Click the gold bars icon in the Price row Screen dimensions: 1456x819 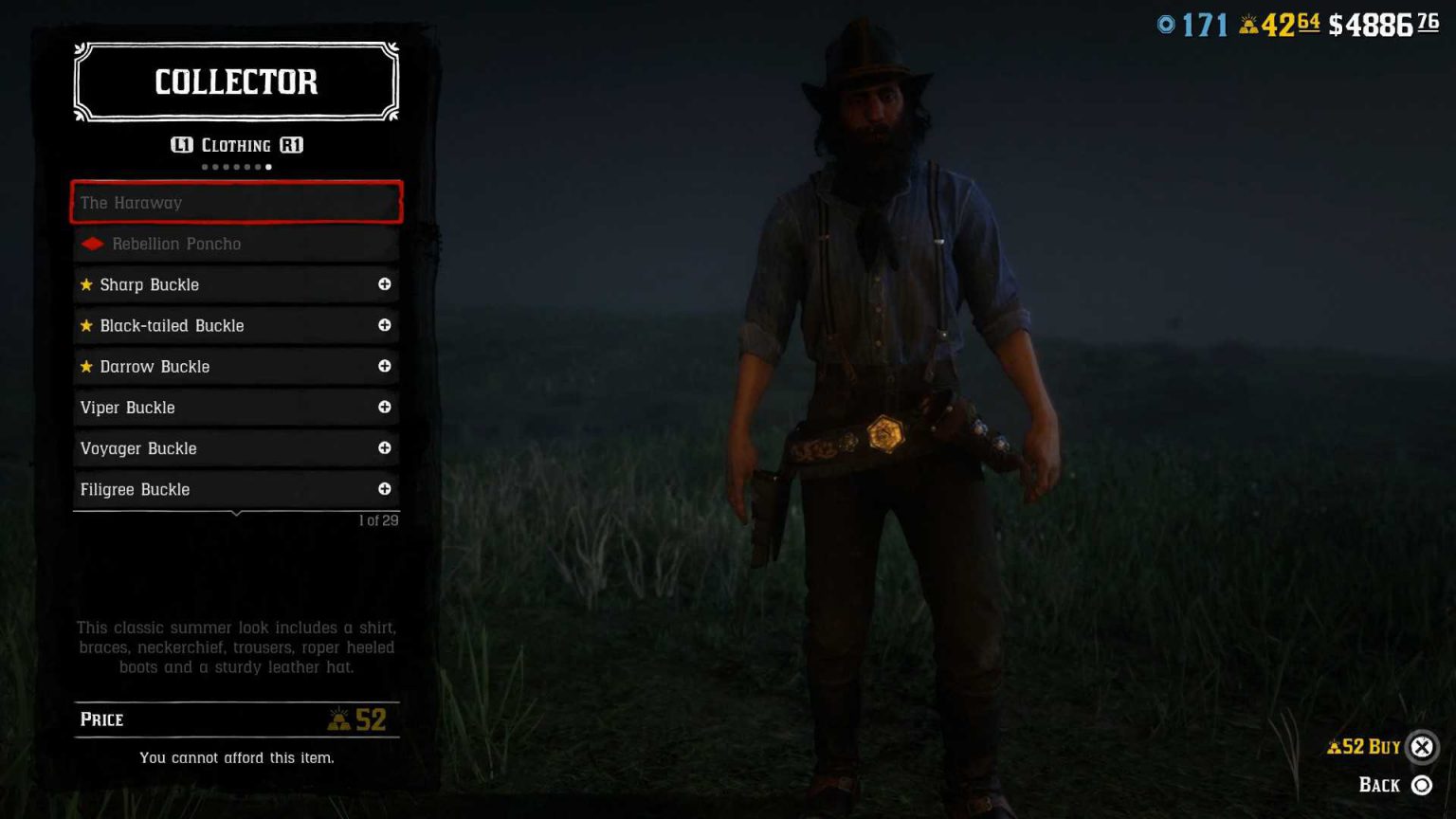341,719
